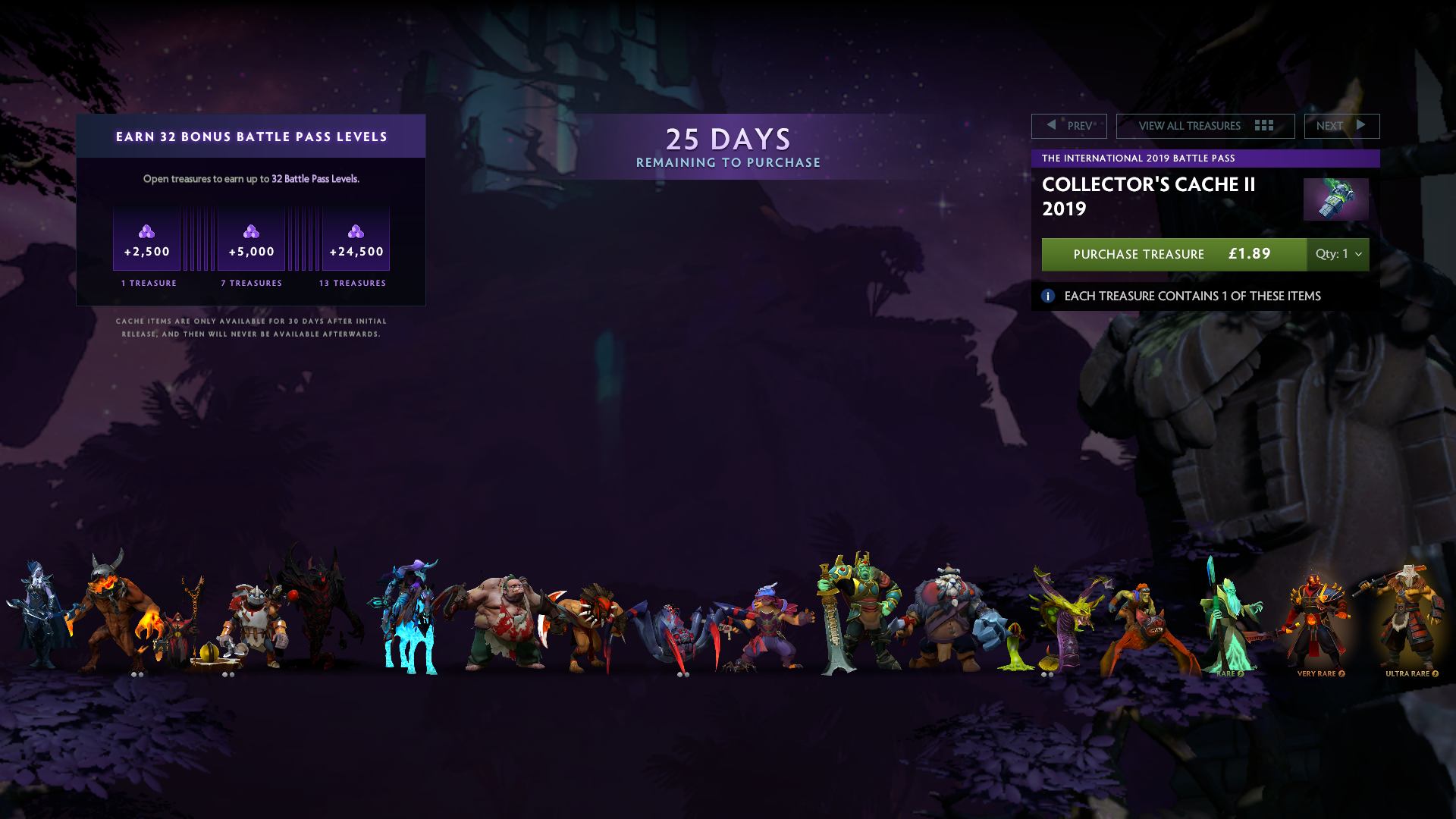
Task: Click the blue info icon beside treasure contents
Action: pos(1048,297)
